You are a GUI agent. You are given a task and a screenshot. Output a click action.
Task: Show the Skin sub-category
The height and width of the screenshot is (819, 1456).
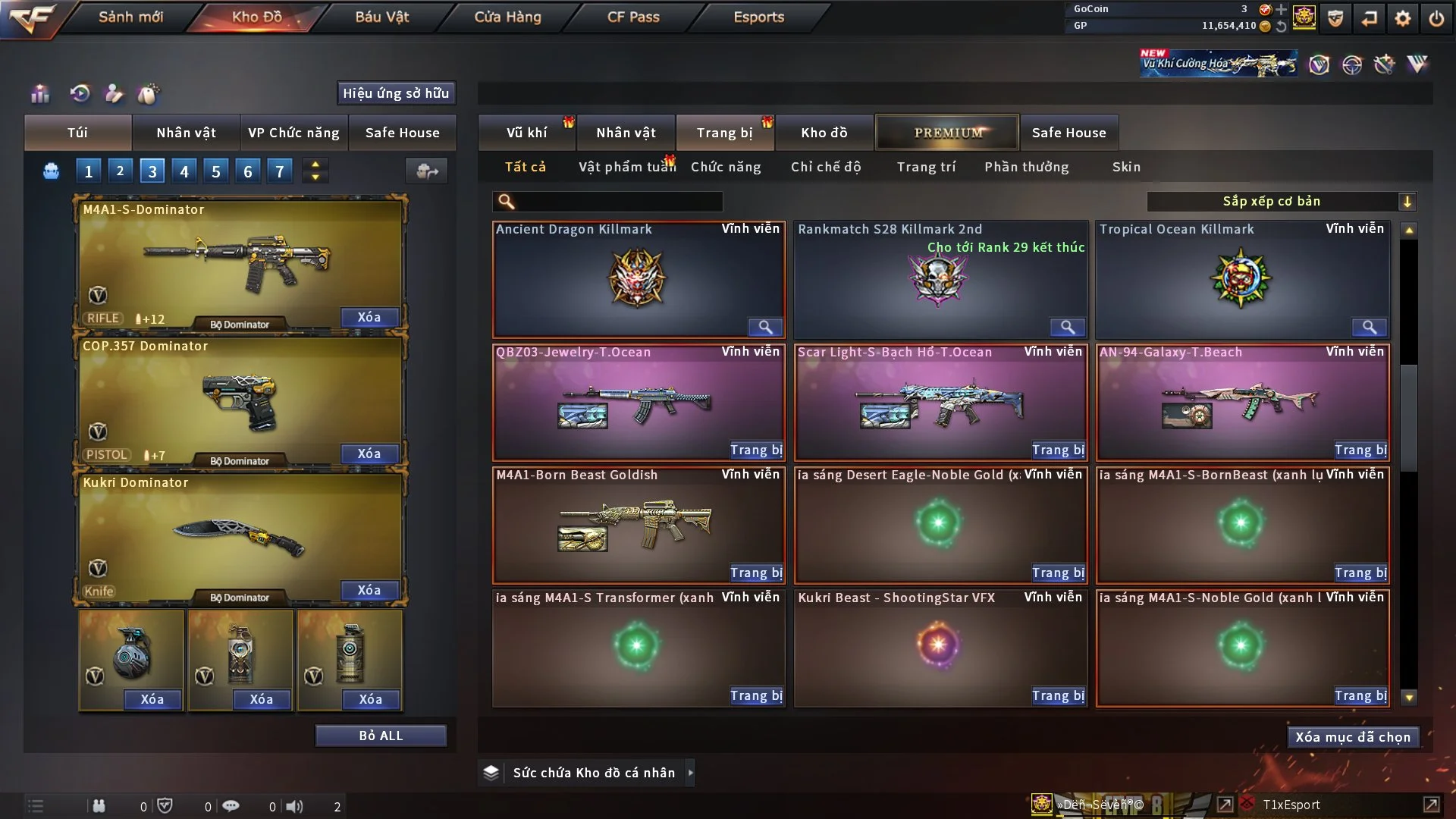1126,167
